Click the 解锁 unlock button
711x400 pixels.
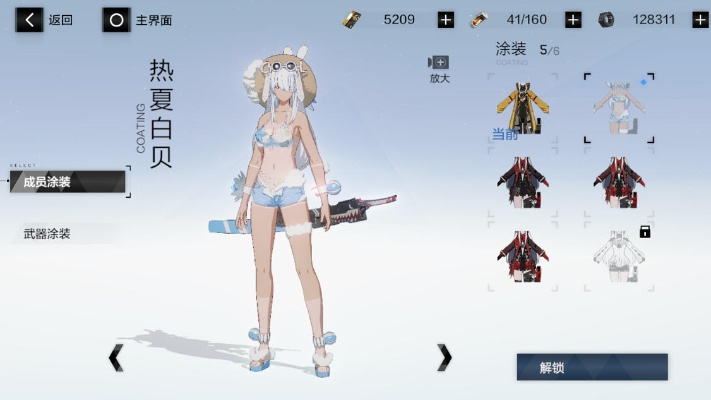click(591, 367)
